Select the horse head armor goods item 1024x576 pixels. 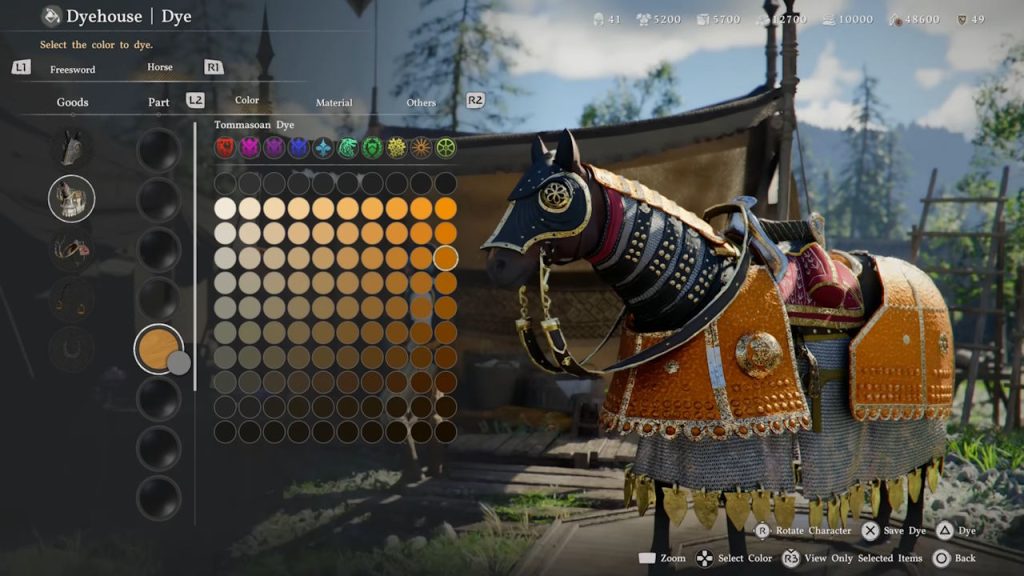pos(72,149)
